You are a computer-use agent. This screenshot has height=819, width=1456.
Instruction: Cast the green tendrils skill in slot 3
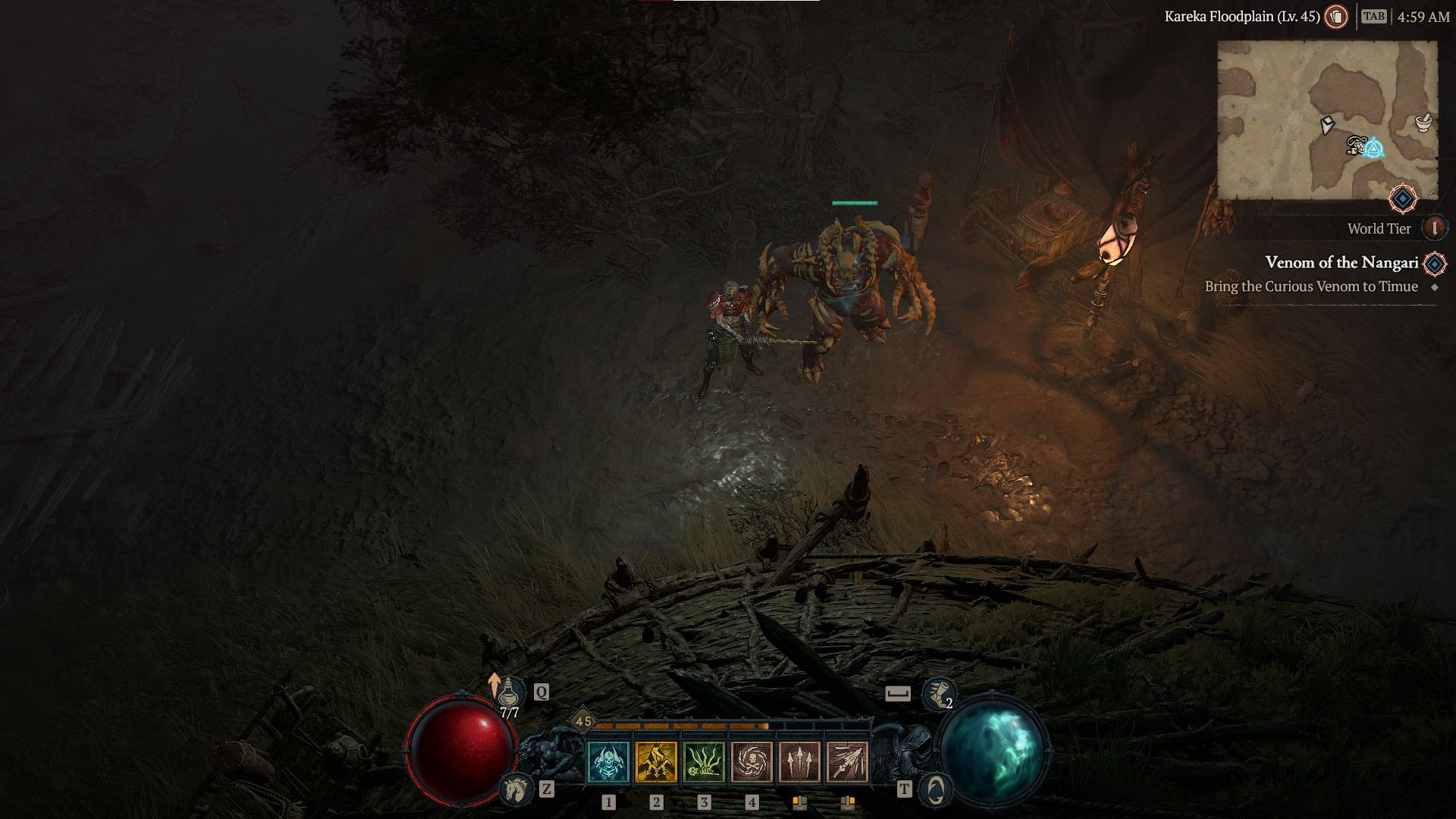pyautogui.click(x=704, y=761)
